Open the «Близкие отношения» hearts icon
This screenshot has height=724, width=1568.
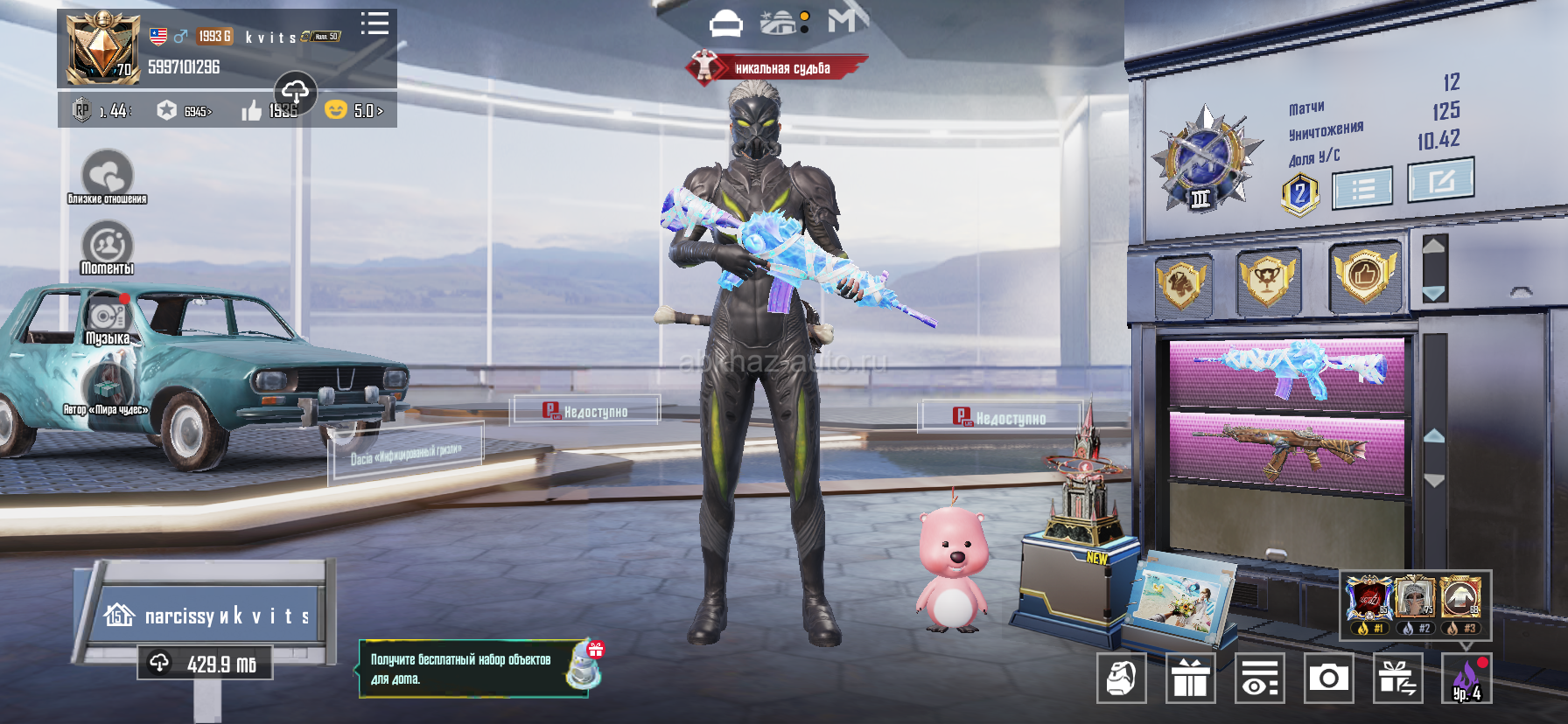[107, 175]
